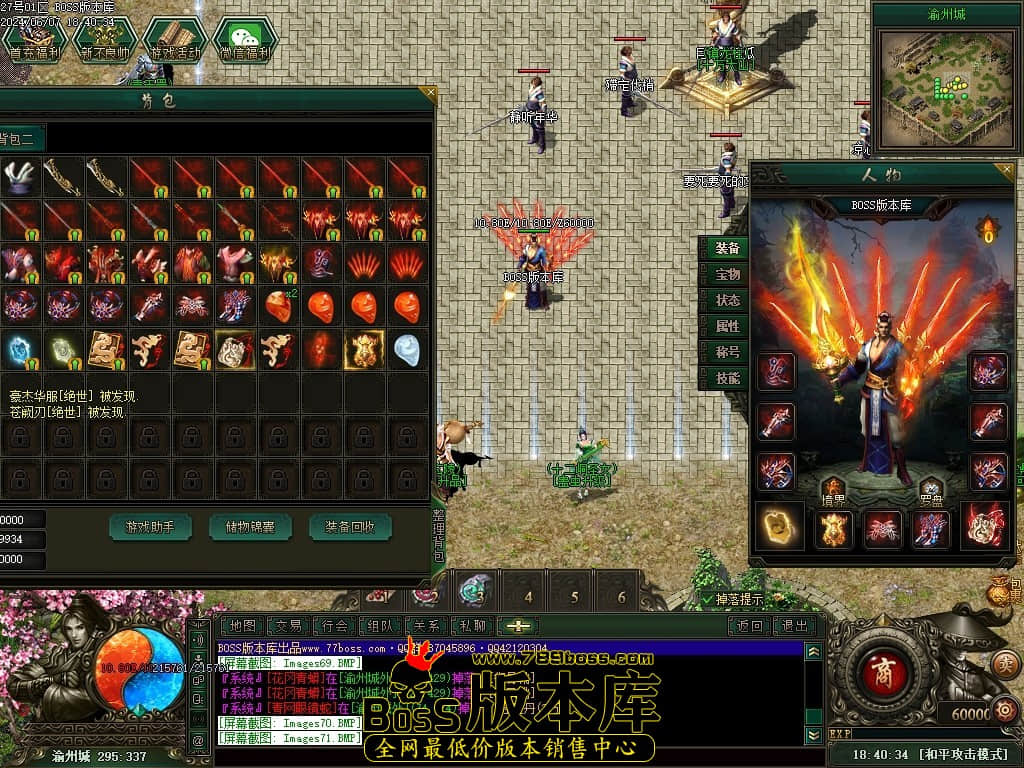This screenshot has height=768, width=1024.
Task: Click the 装备回收 equipment recycle button
Action: tap(350, 526)
